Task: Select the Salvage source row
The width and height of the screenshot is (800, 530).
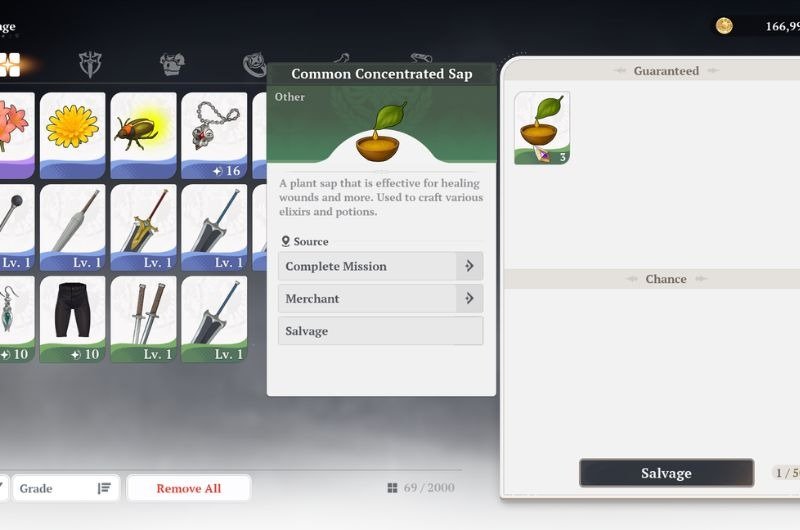Action: tap(380, 331)
